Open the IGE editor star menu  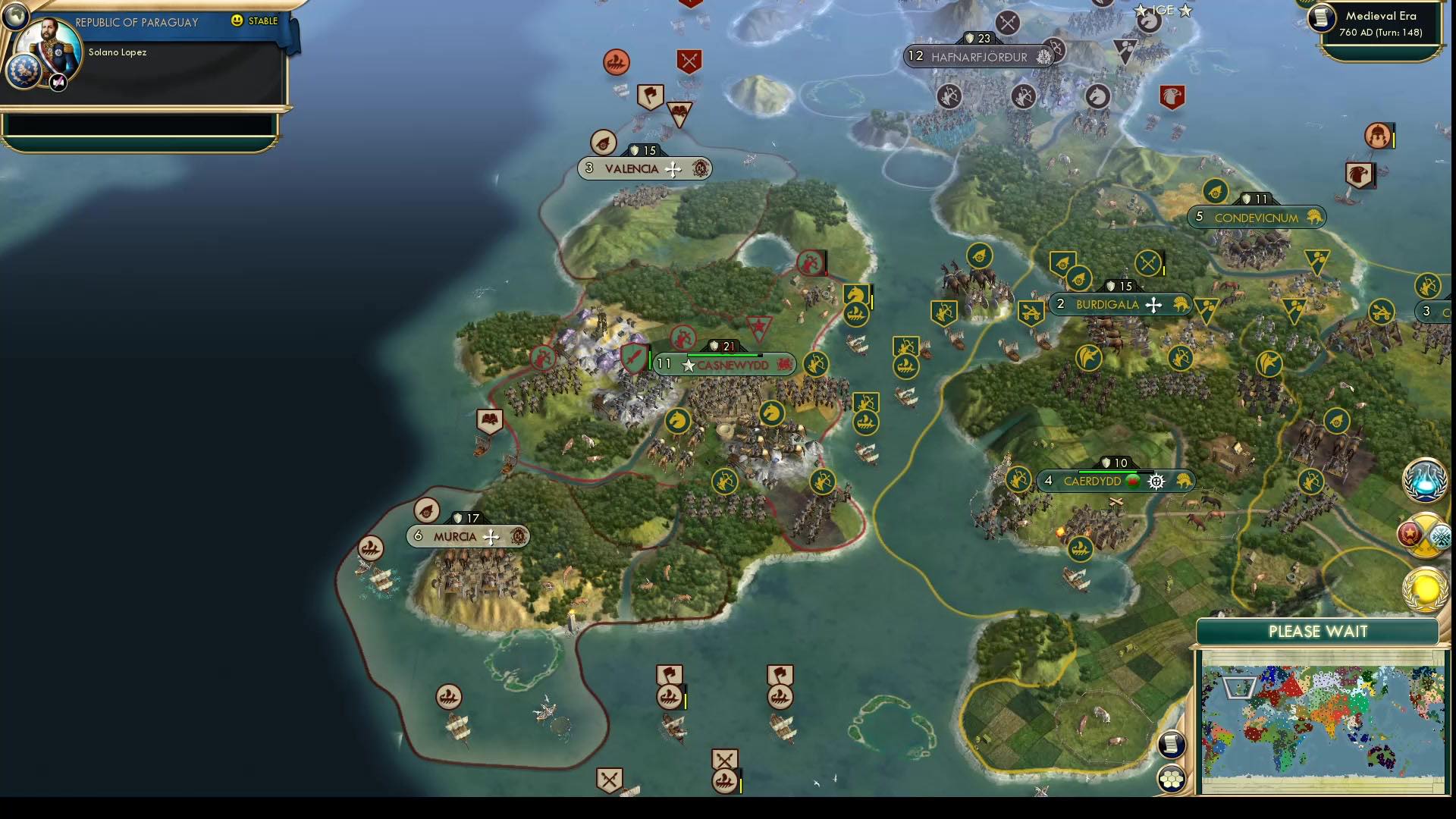coord(1139,11)
